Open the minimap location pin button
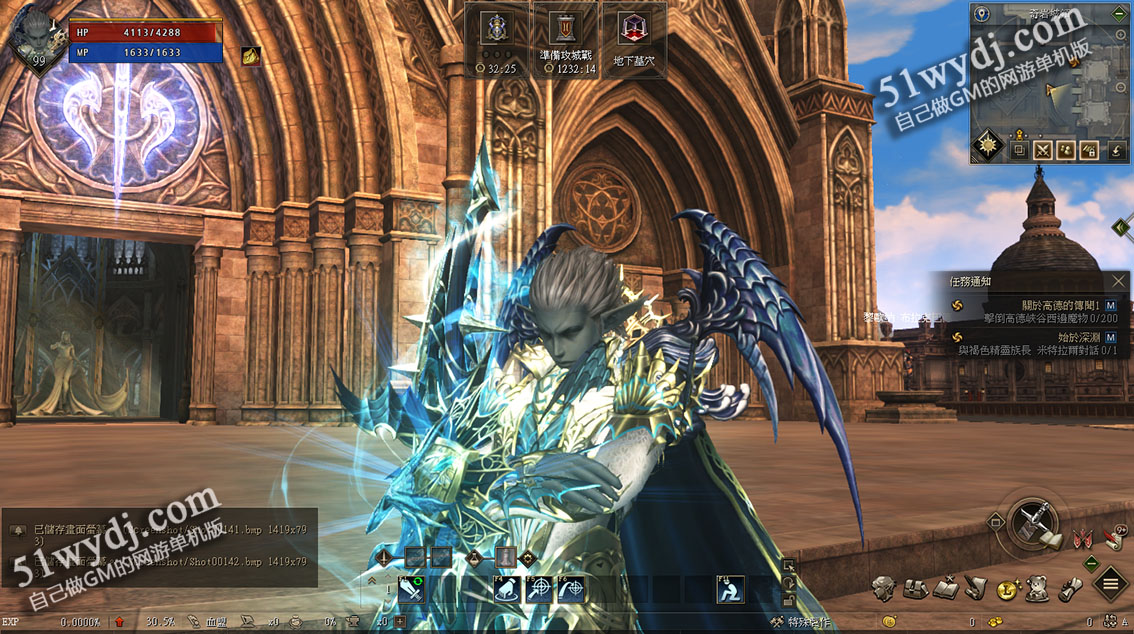The image size is (1134, 634). click(x=983, y=14)
